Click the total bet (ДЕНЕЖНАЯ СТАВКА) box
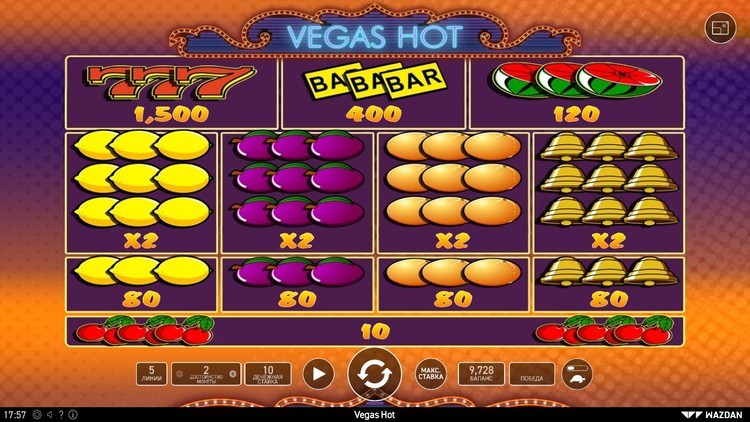The image size is (750, 422). 267,374
